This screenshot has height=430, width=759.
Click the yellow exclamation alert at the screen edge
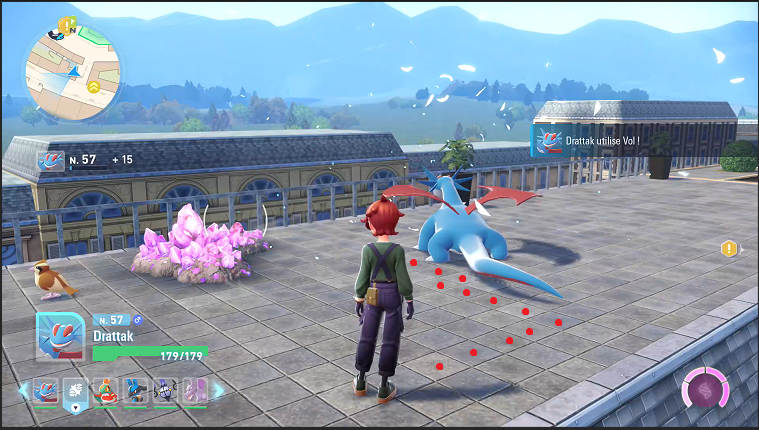[729, 248]
